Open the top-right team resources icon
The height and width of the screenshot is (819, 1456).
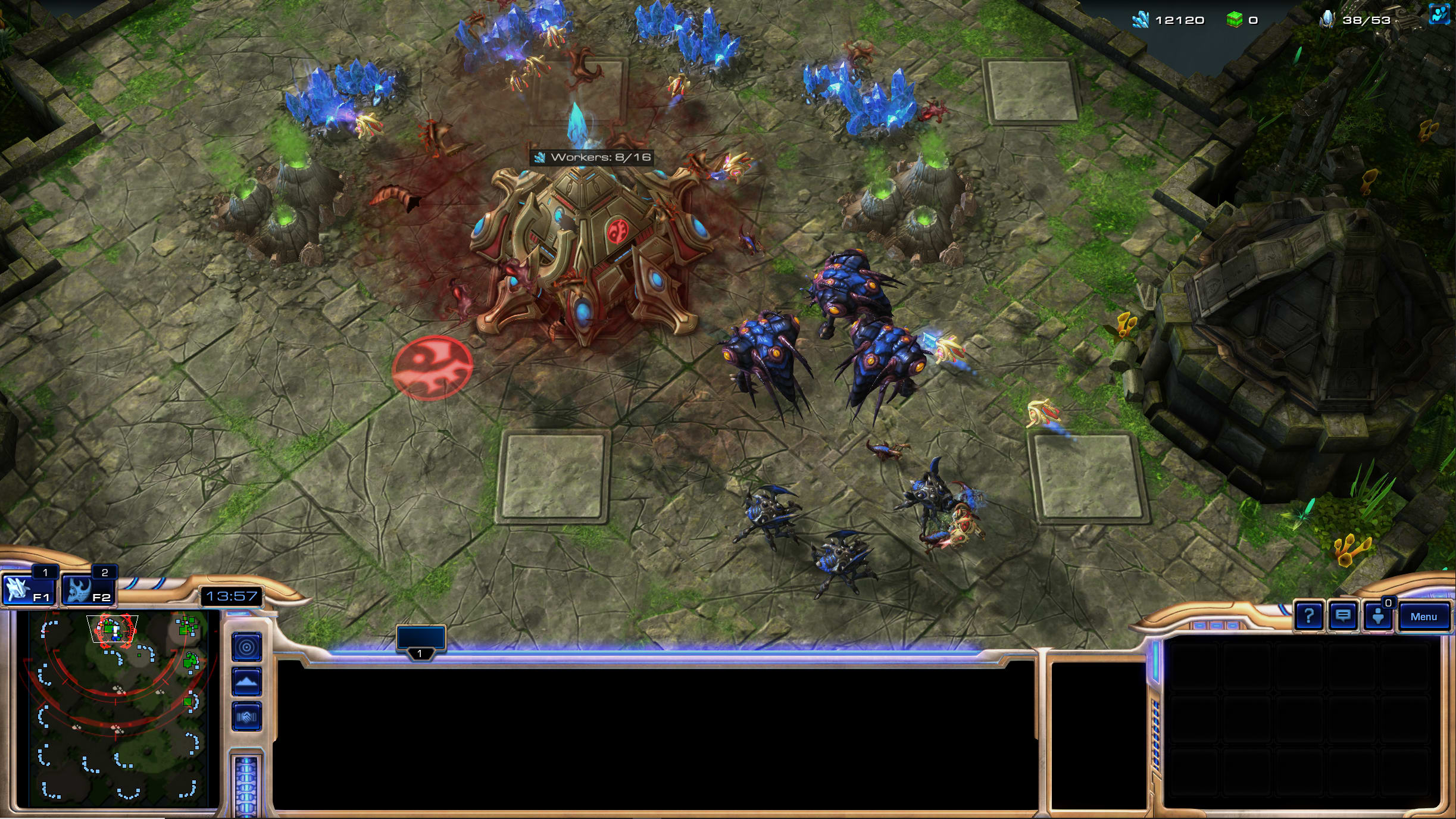coord(1440,14)
